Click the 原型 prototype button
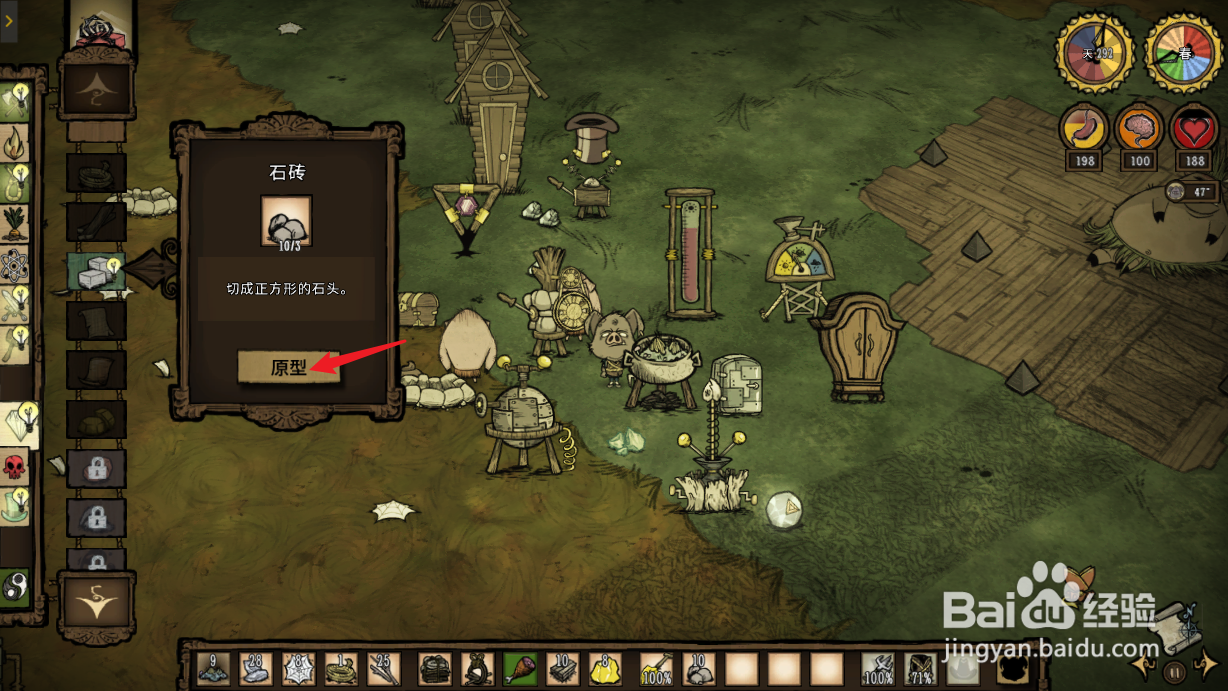1228x691 pixels. pyautogui.click(x=288, y=367)
